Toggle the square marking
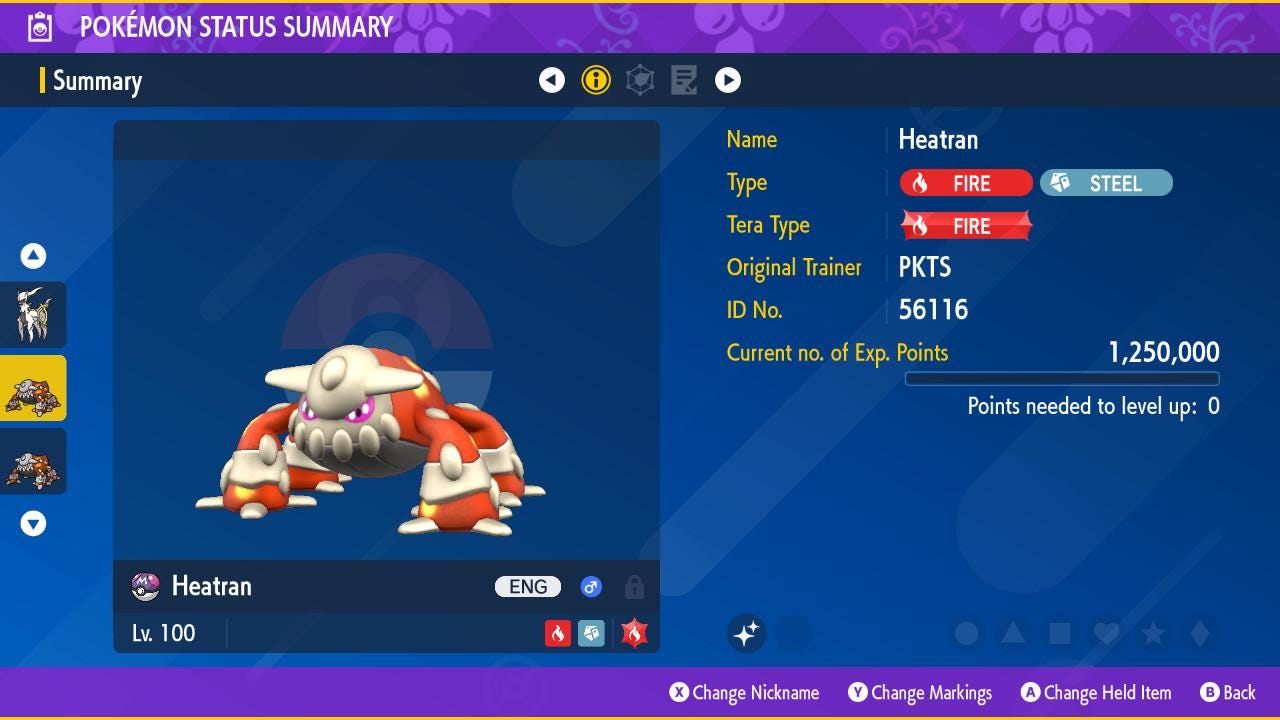Screen dimensions: 1280x720 tap(1060, 633)
